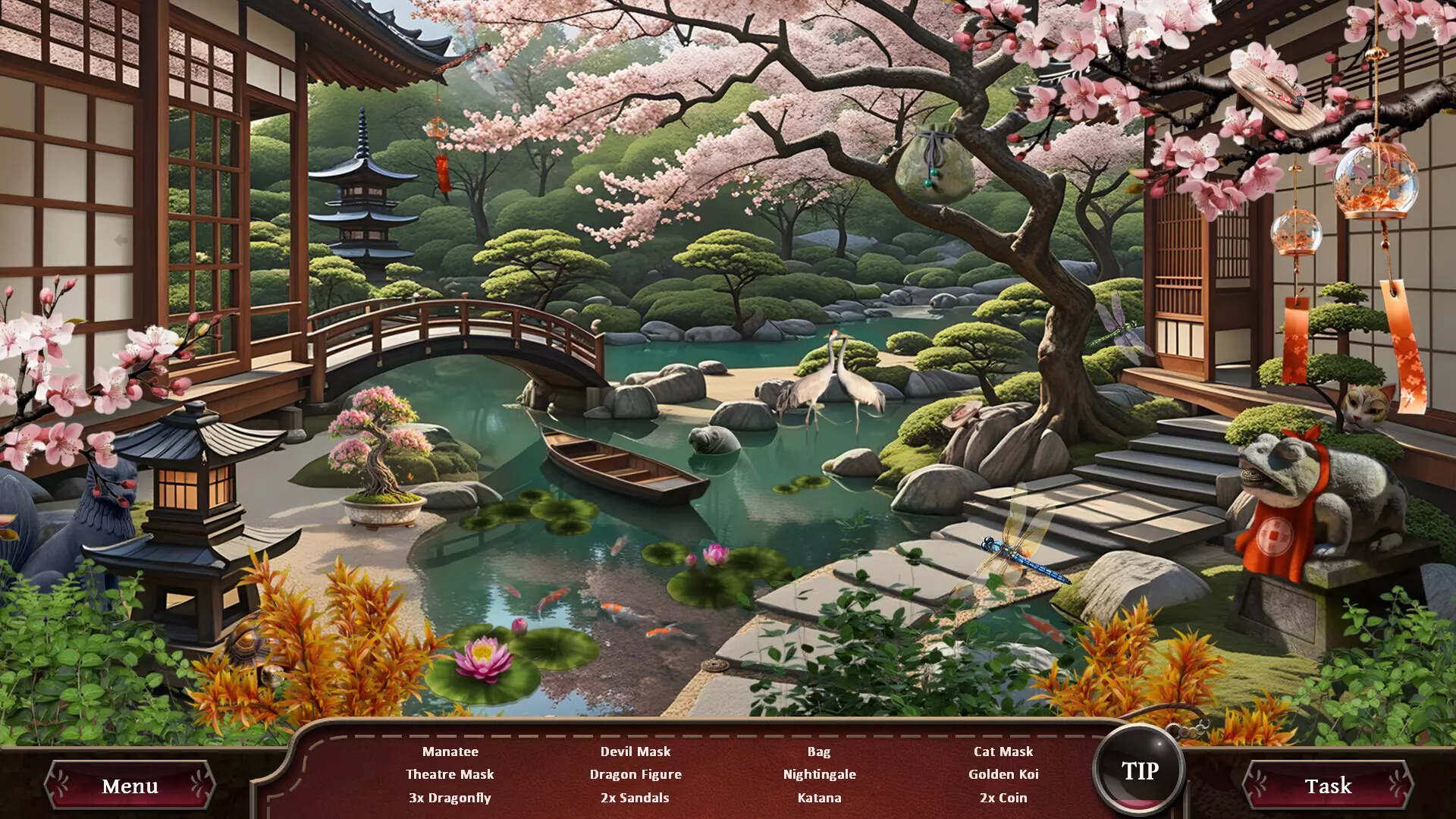Click the manatee peeking from the pond
Image resolution: width=1456 pixels, height=819 pixels.
click(711, 437)
